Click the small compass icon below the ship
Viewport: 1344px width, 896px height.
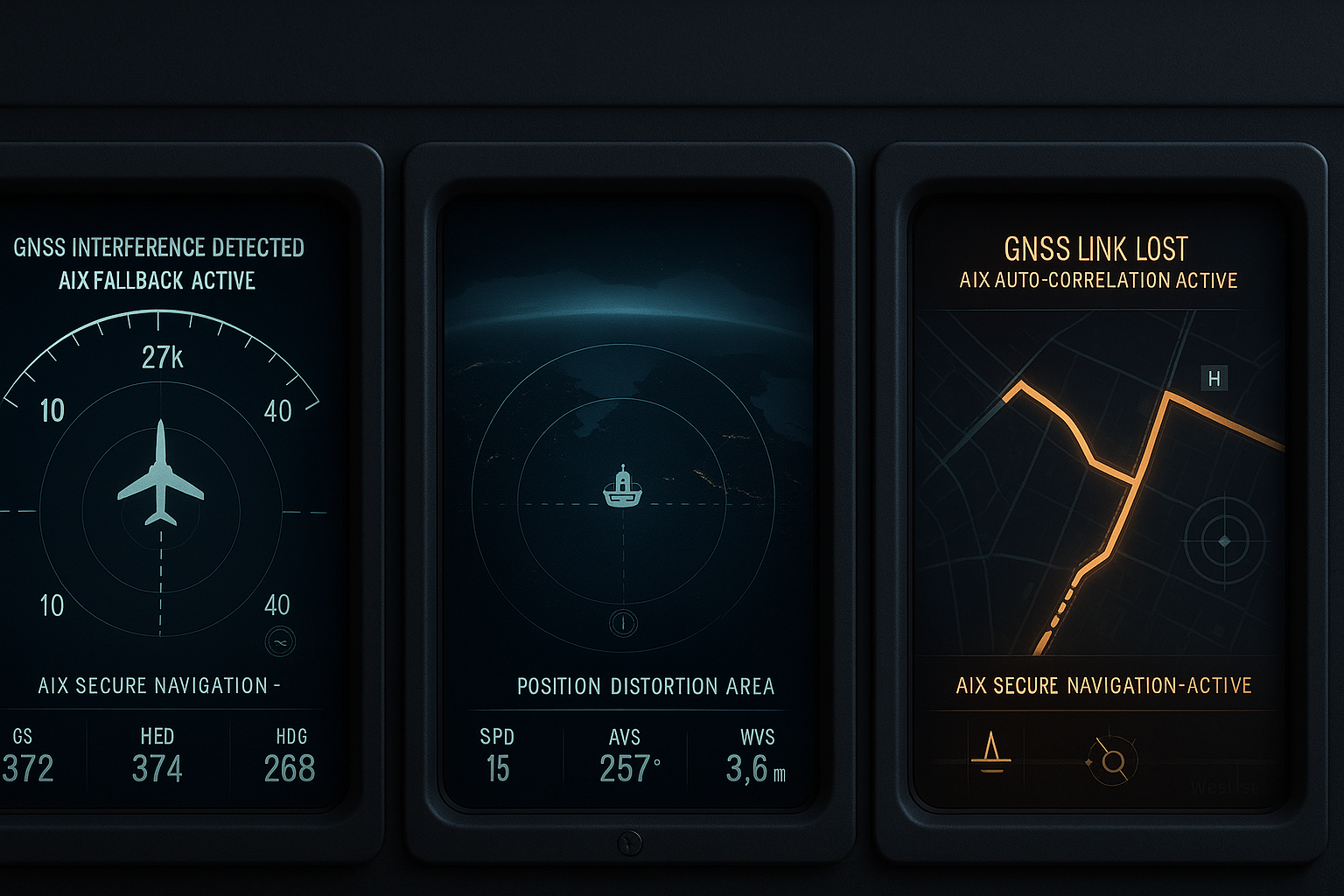(x=623, y=623)
